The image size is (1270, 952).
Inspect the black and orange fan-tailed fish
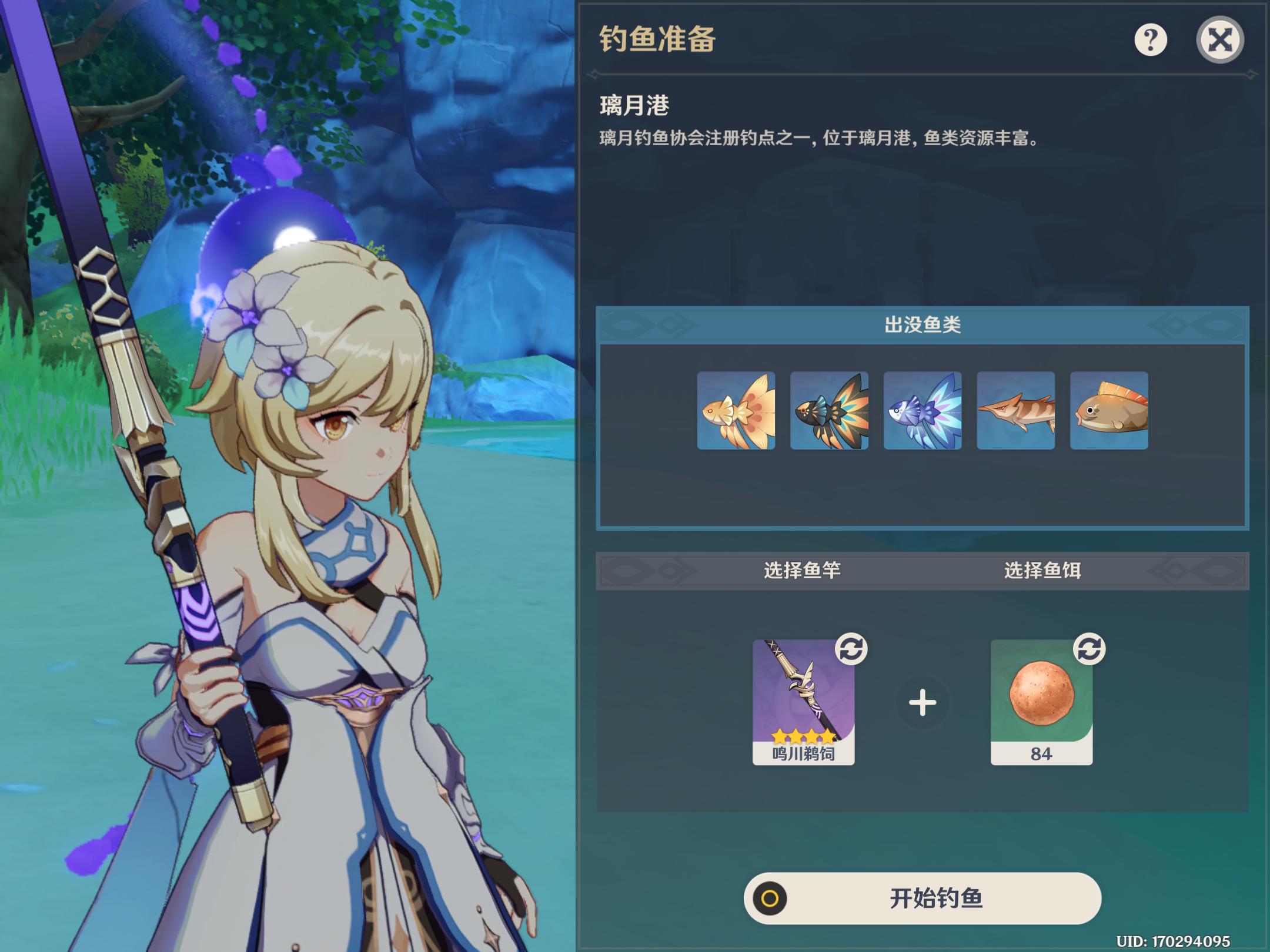(x=829, y=411)
